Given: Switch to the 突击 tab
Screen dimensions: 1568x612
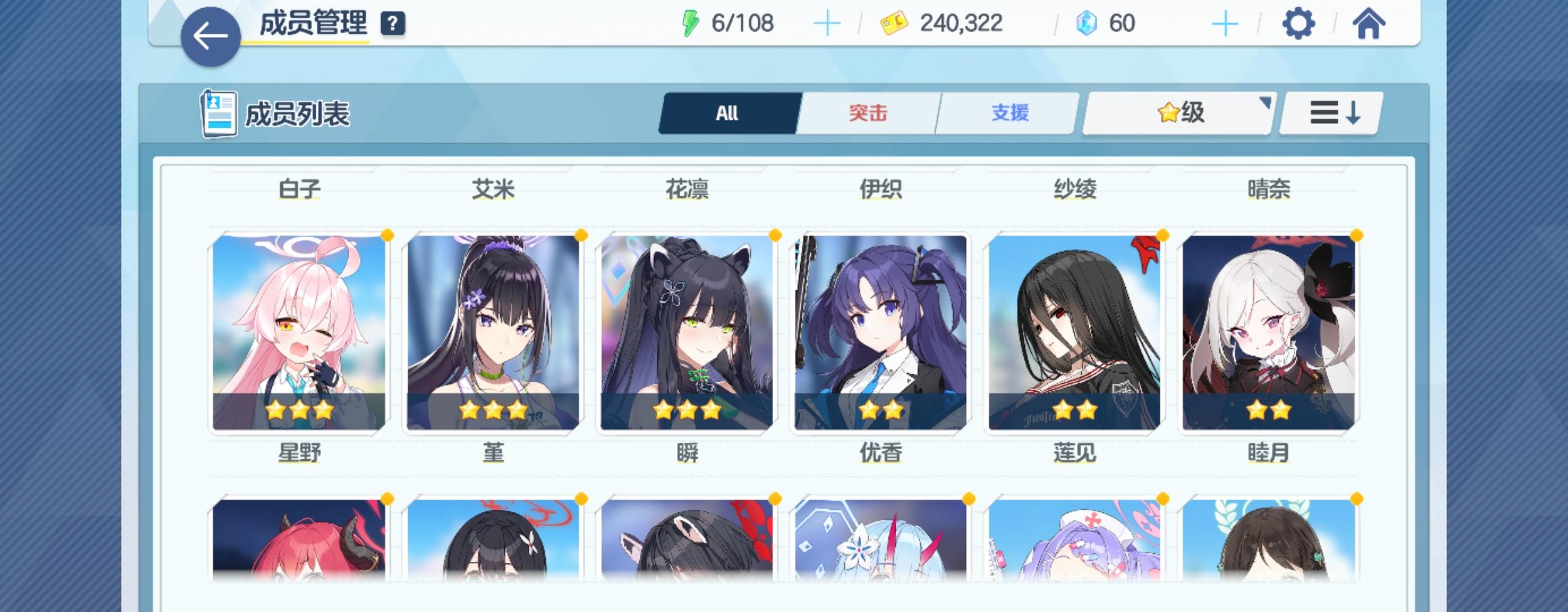Looking at the screenshot, I should [868, 114].
